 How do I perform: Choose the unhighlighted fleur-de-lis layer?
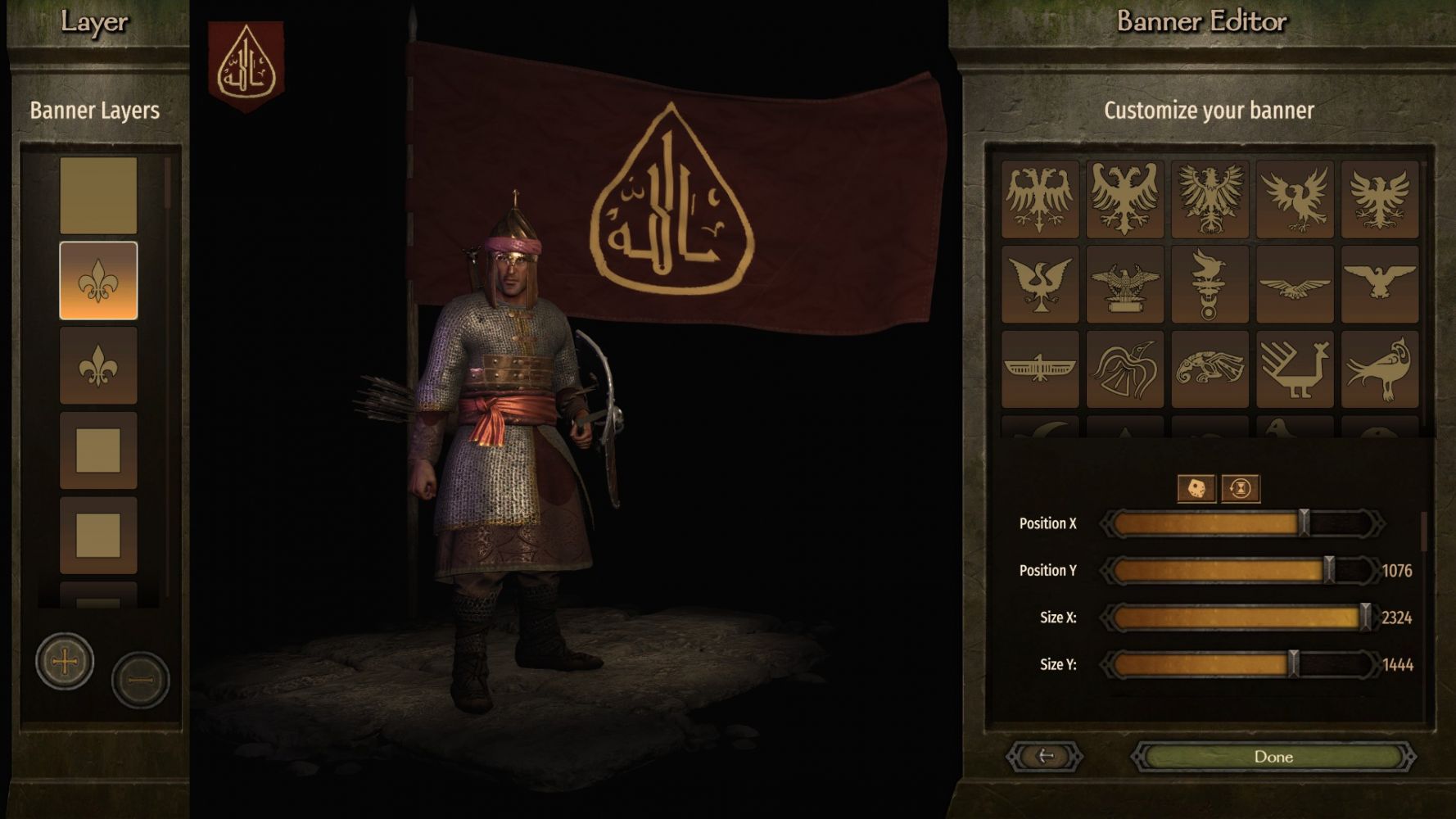98,366
